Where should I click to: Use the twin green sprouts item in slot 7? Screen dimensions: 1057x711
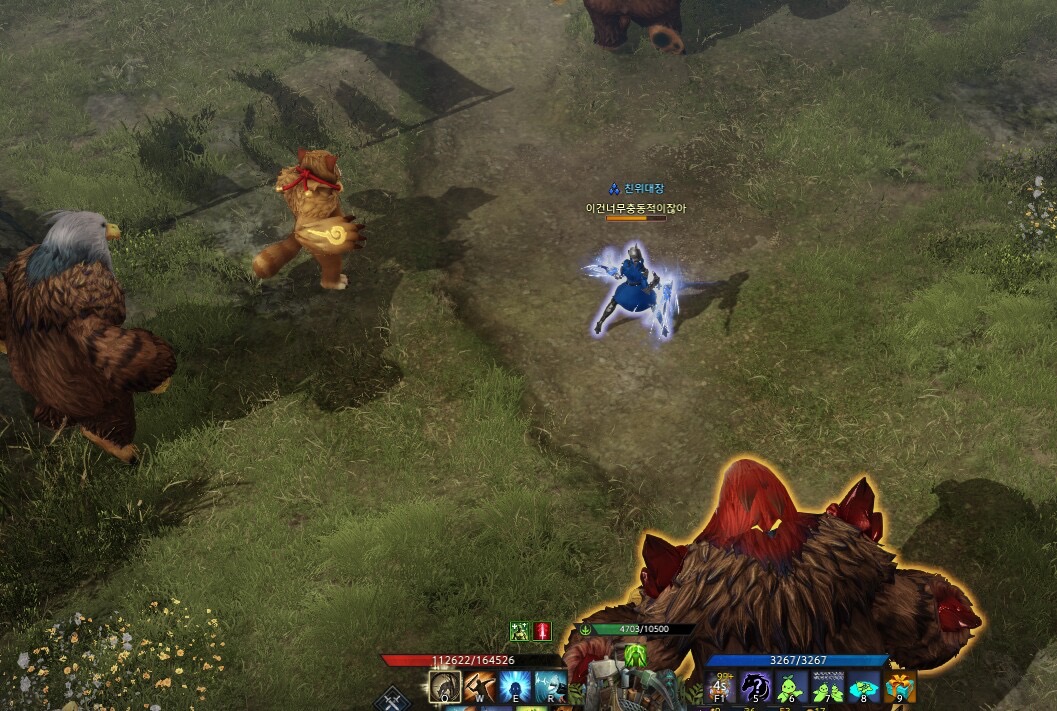click(827, 687)
